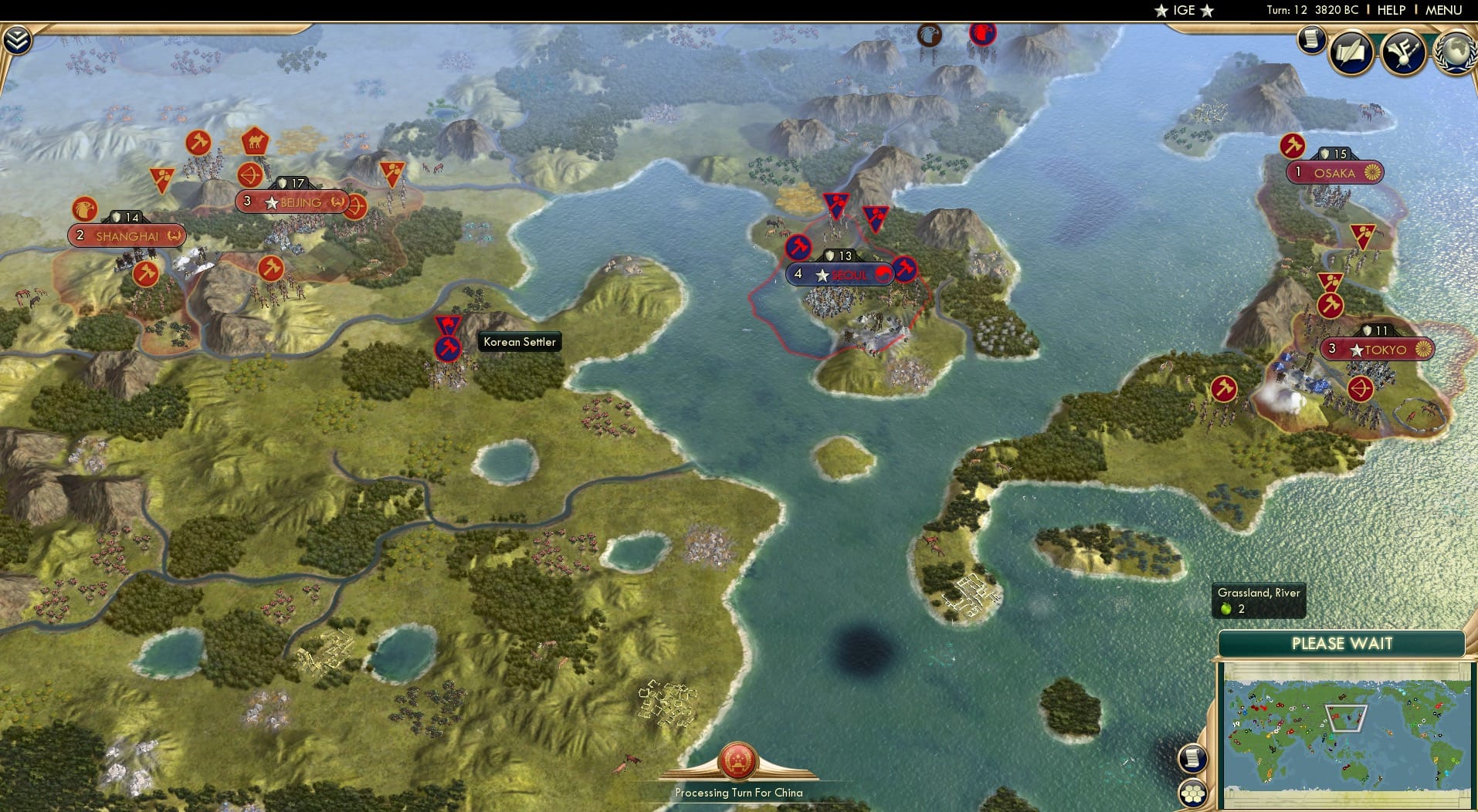The width and height of the screenshot is (1478, 812).
Task: Click the culture overview icon beside the globe
Action: coord(1405,50)
